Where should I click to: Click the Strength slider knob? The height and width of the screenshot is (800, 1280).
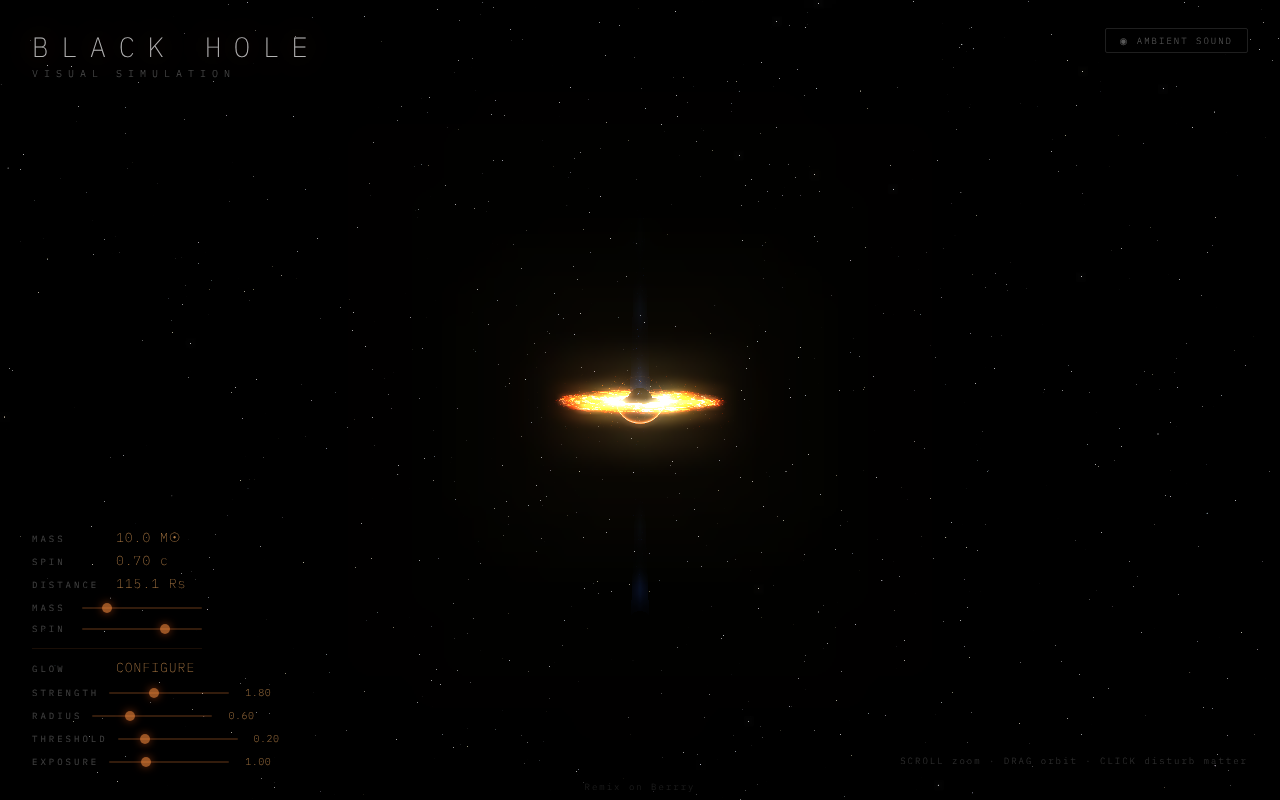(154, 692)
